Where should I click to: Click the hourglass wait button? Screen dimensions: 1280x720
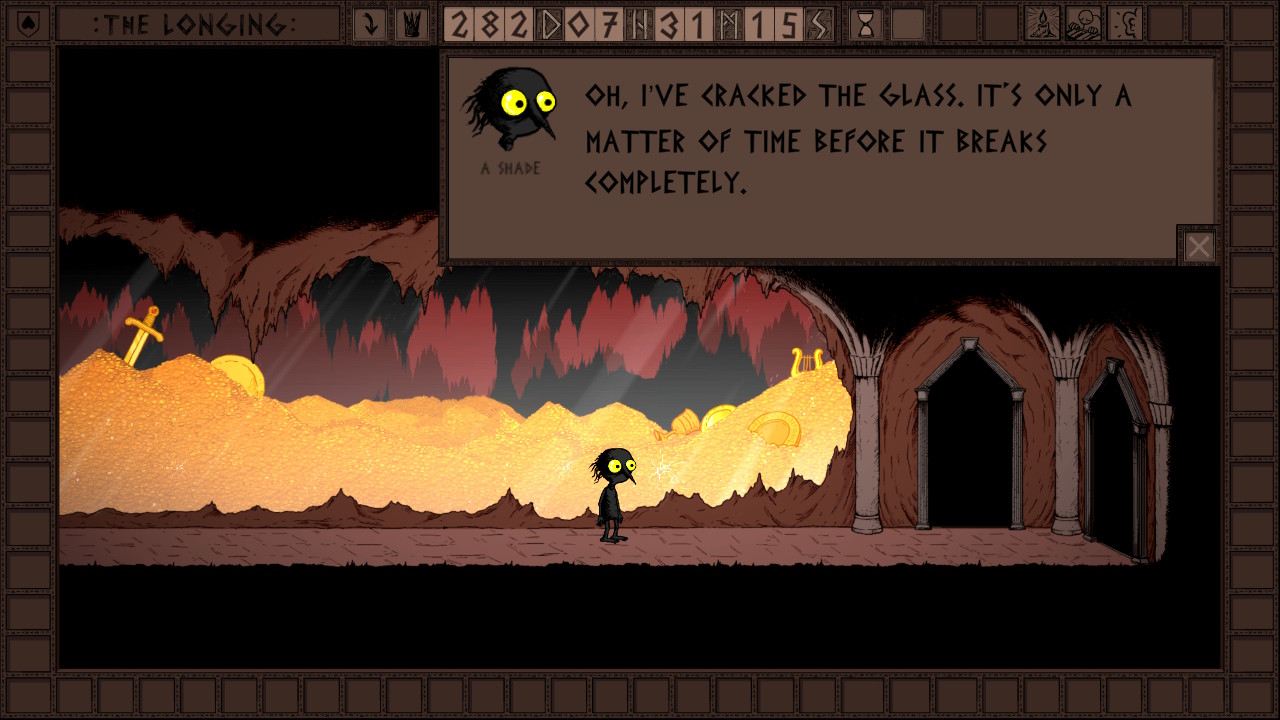tap(866, 24)
